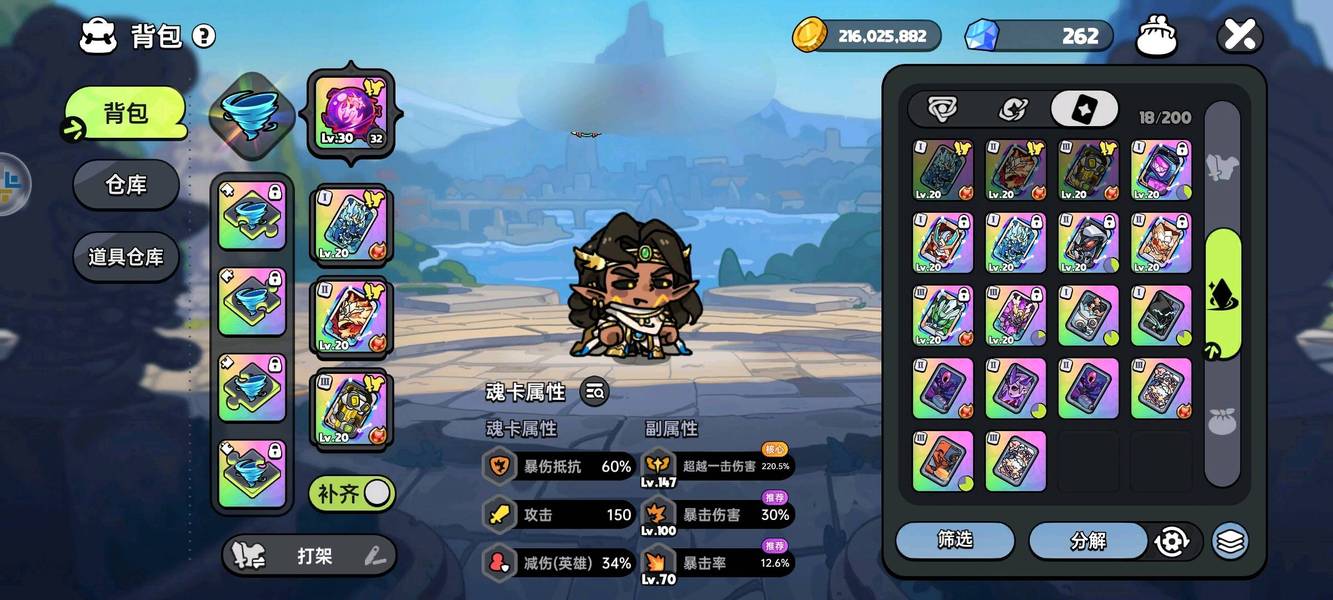Open the 仓库 warehouse tab

pyautogui.click(x=126, y=185)
